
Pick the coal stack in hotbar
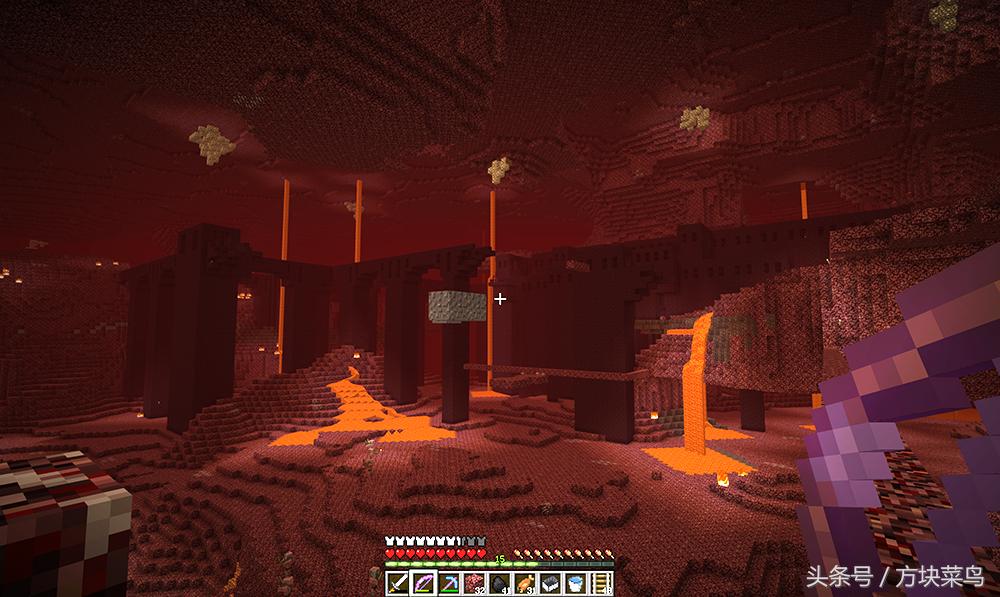pyautogui.click(x=498, y=582)
